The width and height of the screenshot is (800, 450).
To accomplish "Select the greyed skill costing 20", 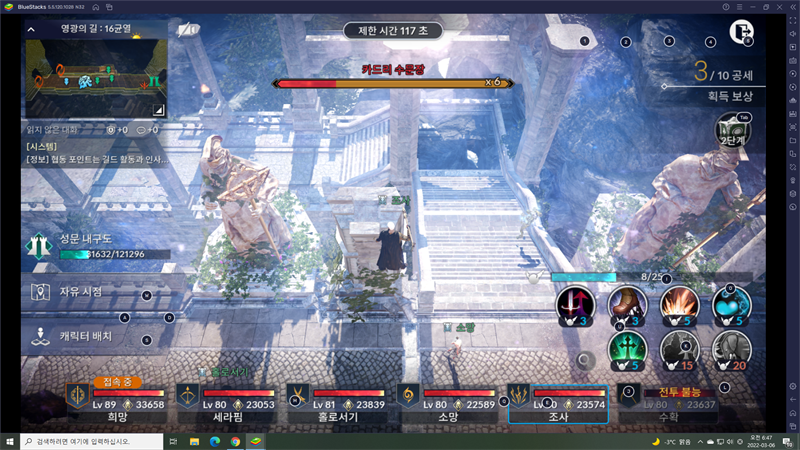I will coord(731,350).
